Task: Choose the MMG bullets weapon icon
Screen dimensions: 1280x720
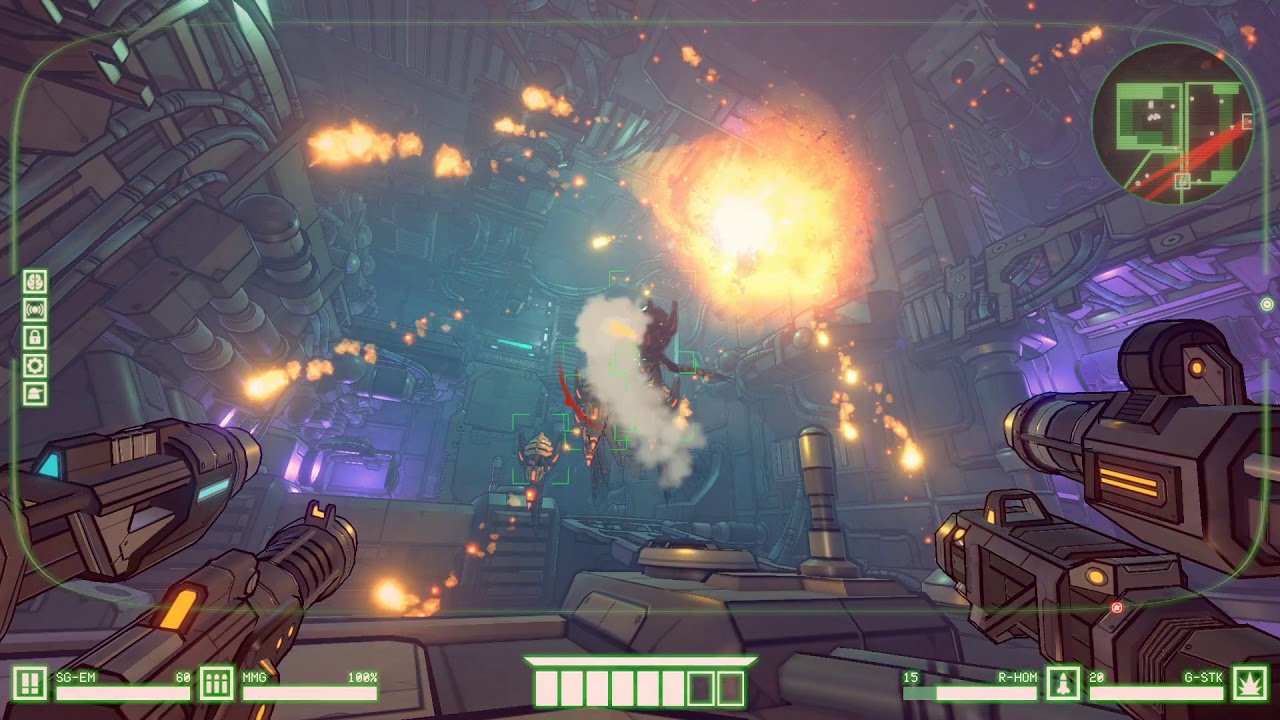Action: click(x=217, y=684)
